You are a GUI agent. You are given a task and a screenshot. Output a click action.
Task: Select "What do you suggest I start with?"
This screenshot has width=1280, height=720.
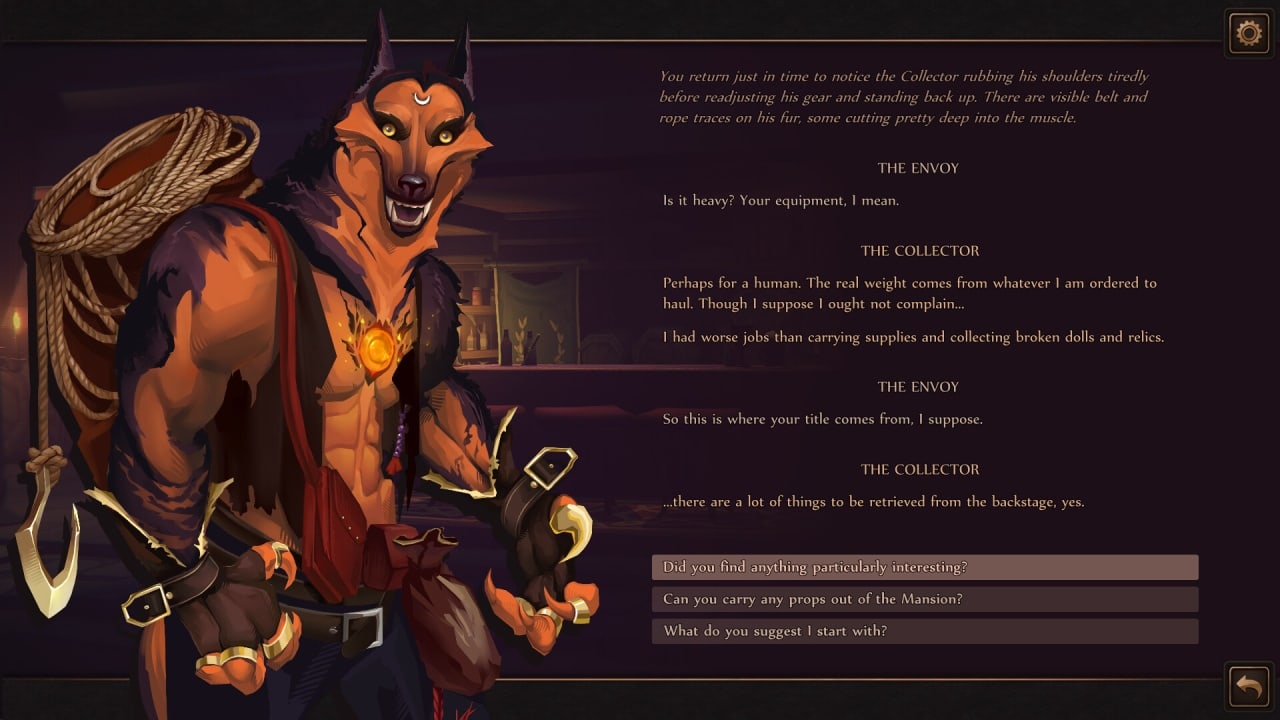point(924,631)
